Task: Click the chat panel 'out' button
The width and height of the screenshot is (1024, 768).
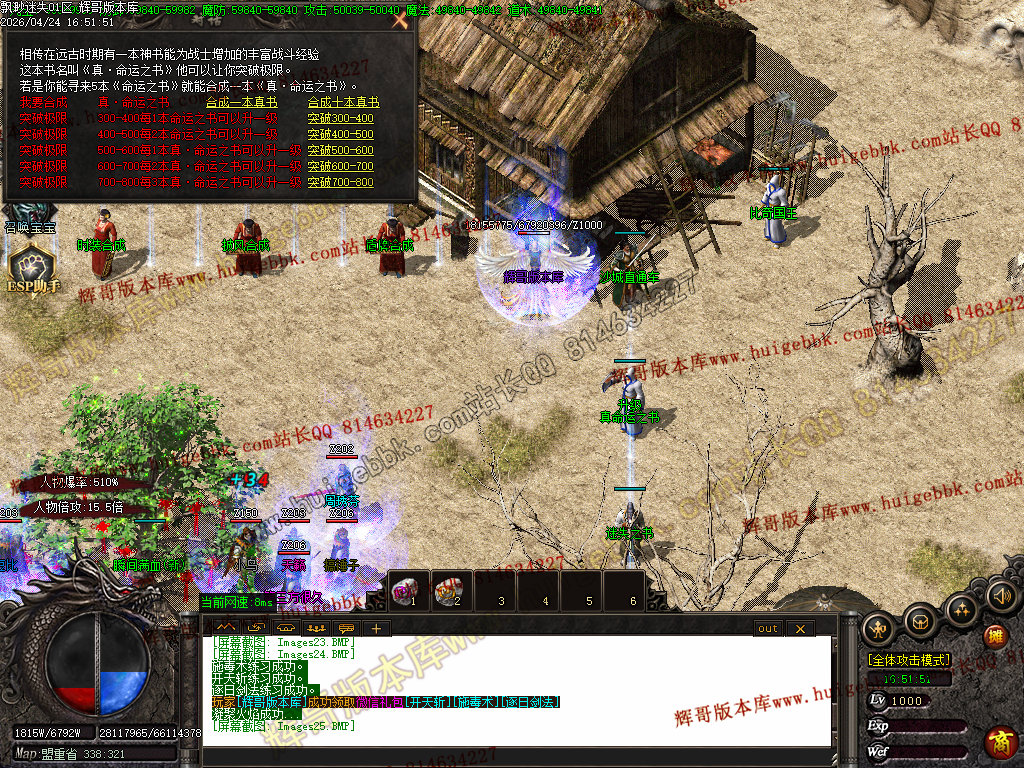Action: pyautogui.click(x=767, y=629)
